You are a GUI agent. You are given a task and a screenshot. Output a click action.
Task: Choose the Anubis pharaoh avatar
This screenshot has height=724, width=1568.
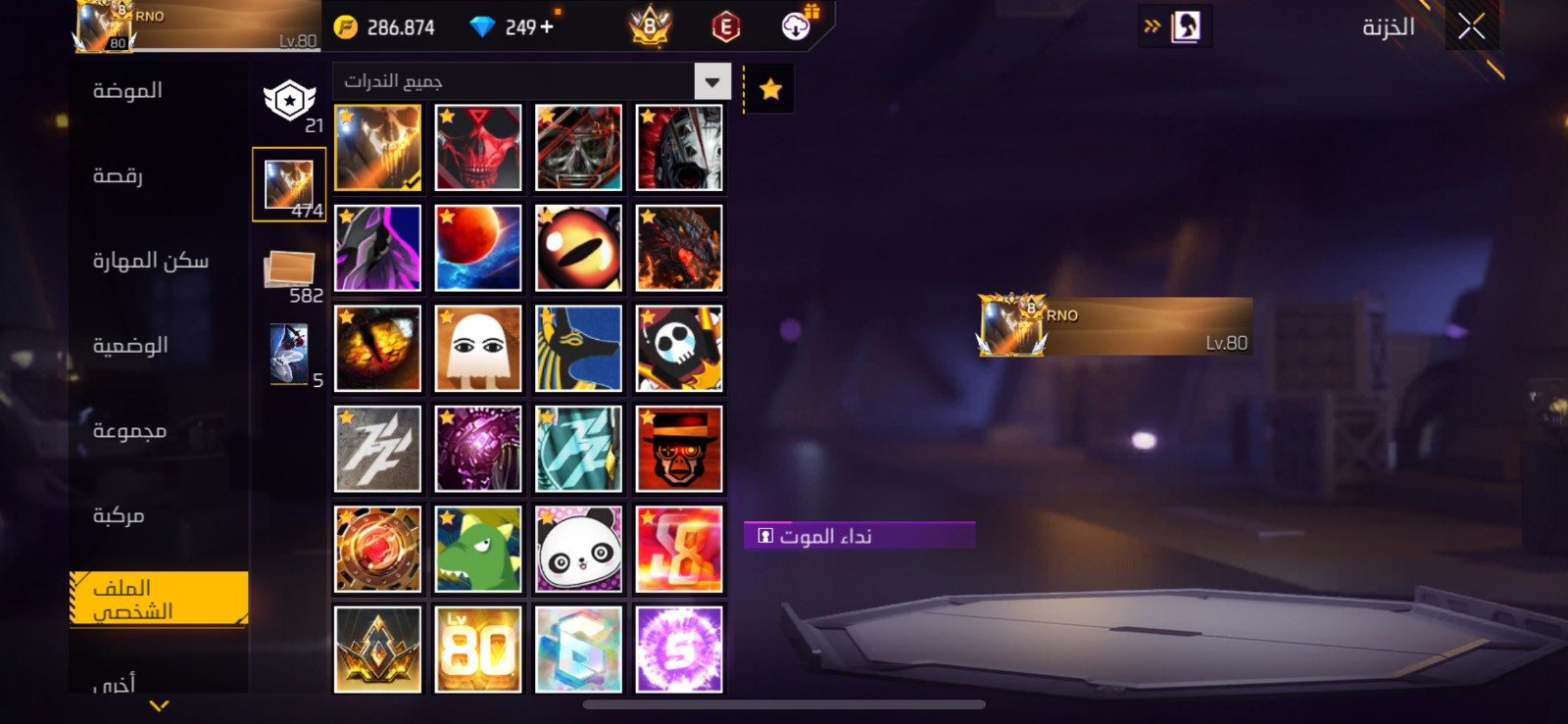(578, 349)
